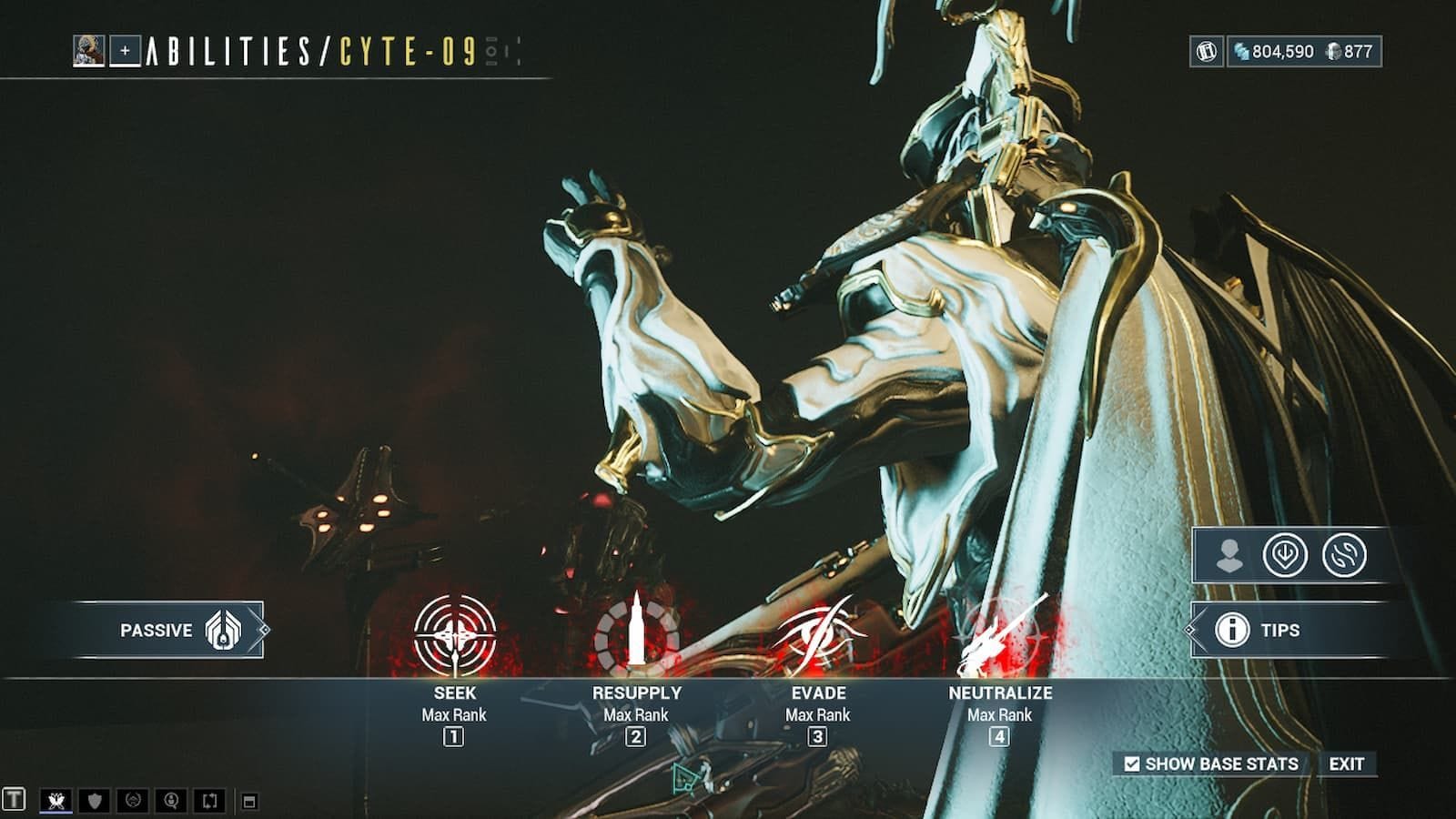Switch to the Abilities tab in the bottom toolbar
Viewport: 1456px width, 819px height.
pyautogui.click(x=55, y=800)
